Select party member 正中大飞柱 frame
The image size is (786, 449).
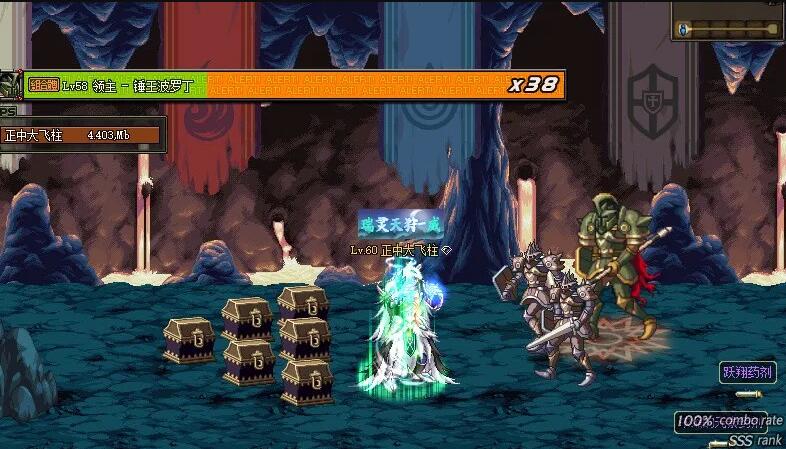click(80, 135)
